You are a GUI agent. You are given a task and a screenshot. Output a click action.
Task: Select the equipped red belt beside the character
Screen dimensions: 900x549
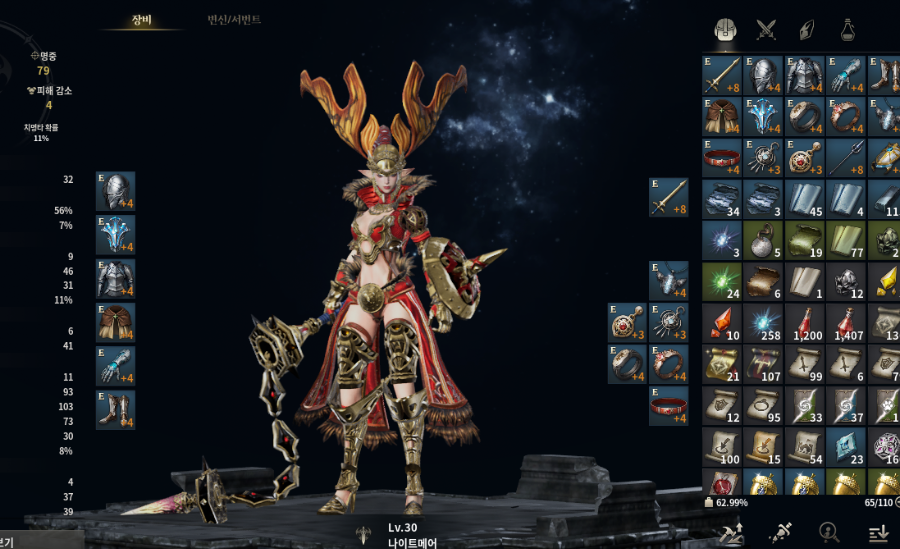tap(669, 406)
